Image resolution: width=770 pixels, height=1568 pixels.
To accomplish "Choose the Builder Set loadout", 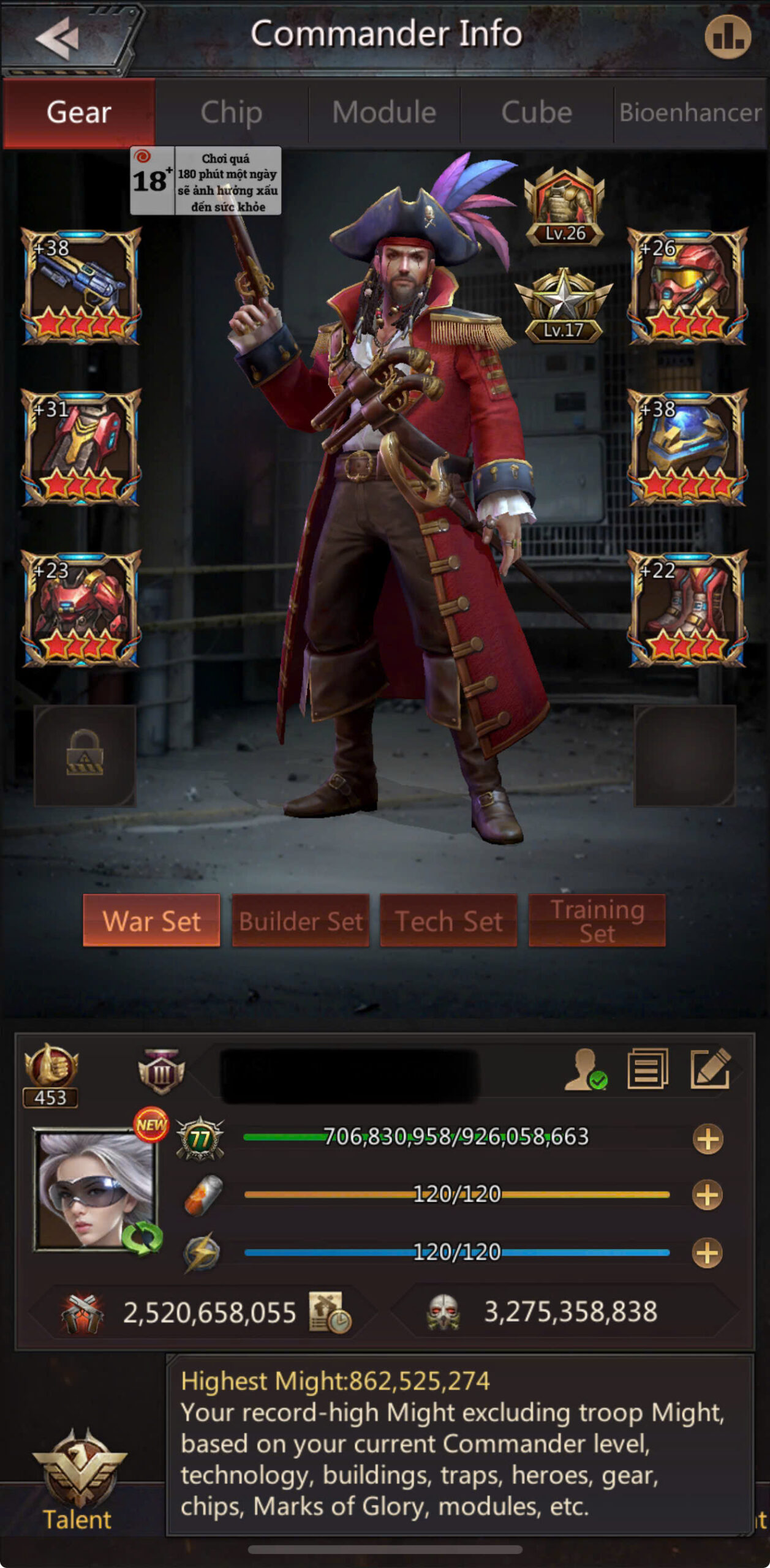I will coord(300,921).
